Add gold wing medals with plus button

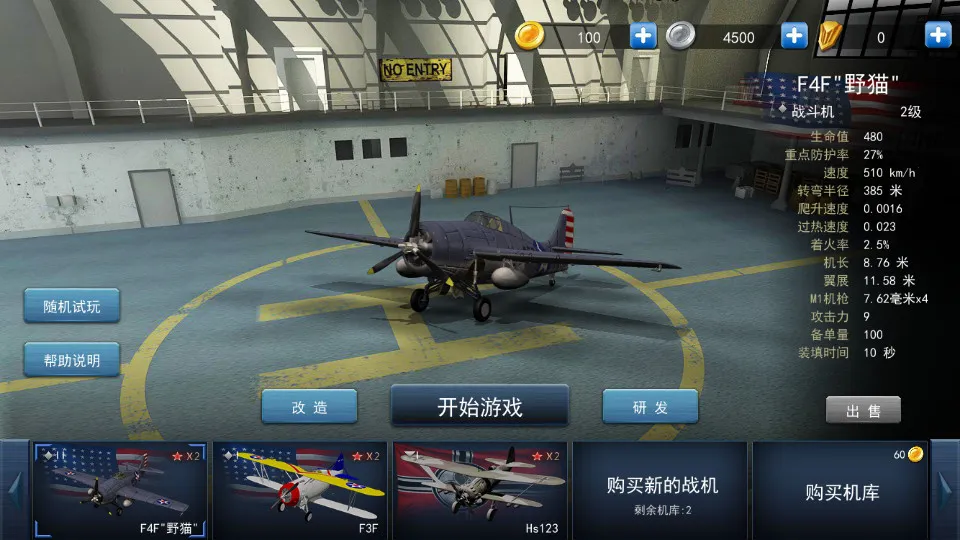click(938, 36)
